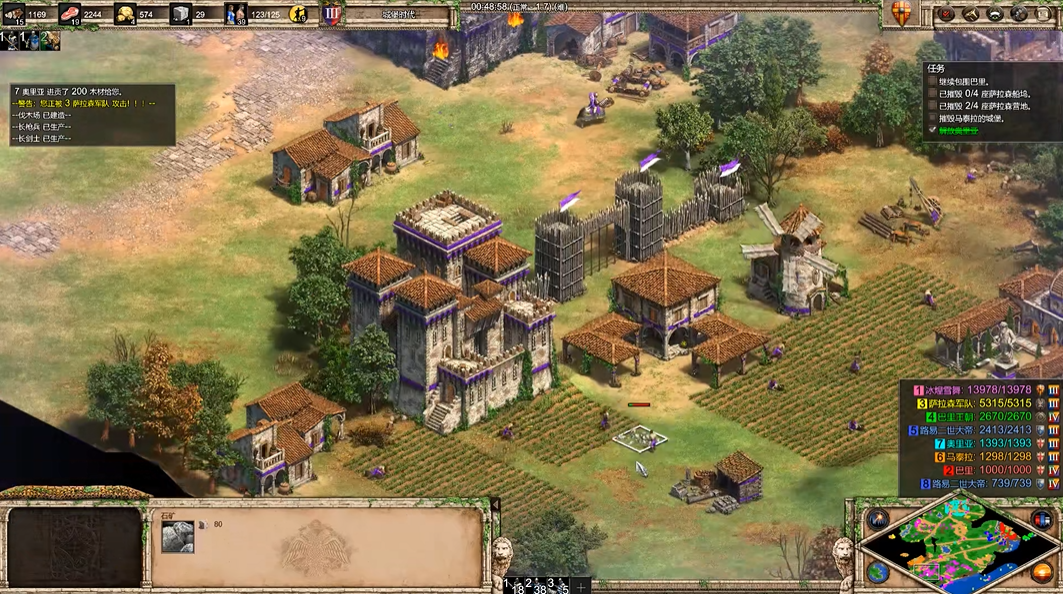Select the stone mine portrait in info panel

[x=178, y=536]
